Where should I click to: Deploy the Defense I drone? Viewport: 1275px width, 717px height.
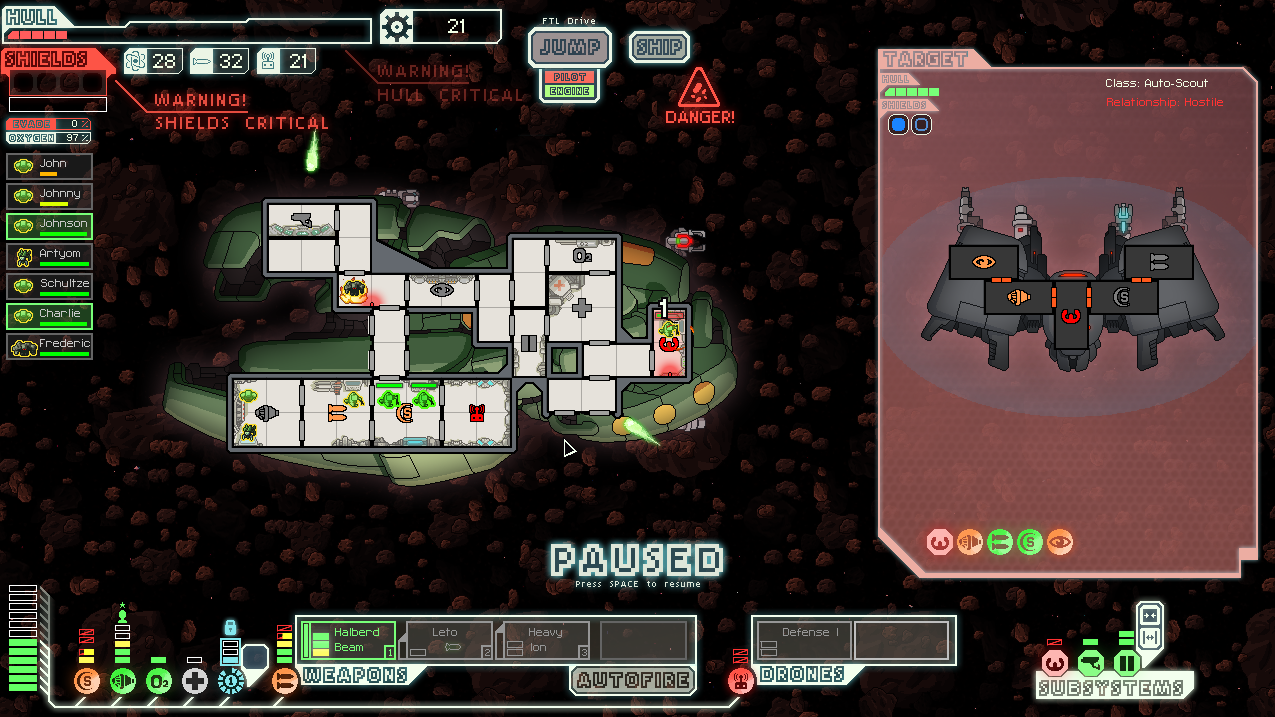pyautogui.click(x=805, y=640)
